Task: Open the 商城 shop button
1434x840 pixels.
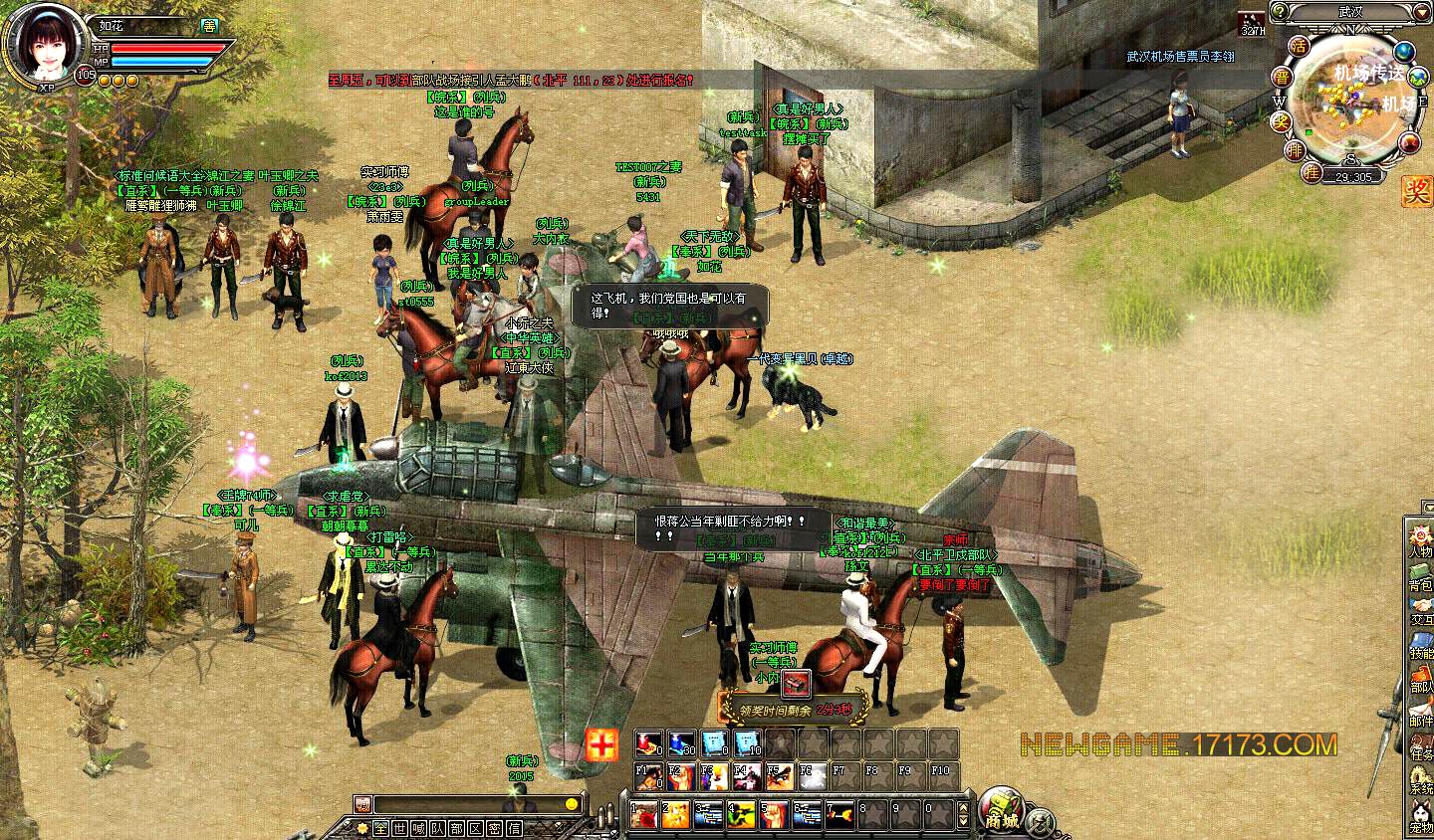Action: pyautogui.click(x=1001, y=810)
